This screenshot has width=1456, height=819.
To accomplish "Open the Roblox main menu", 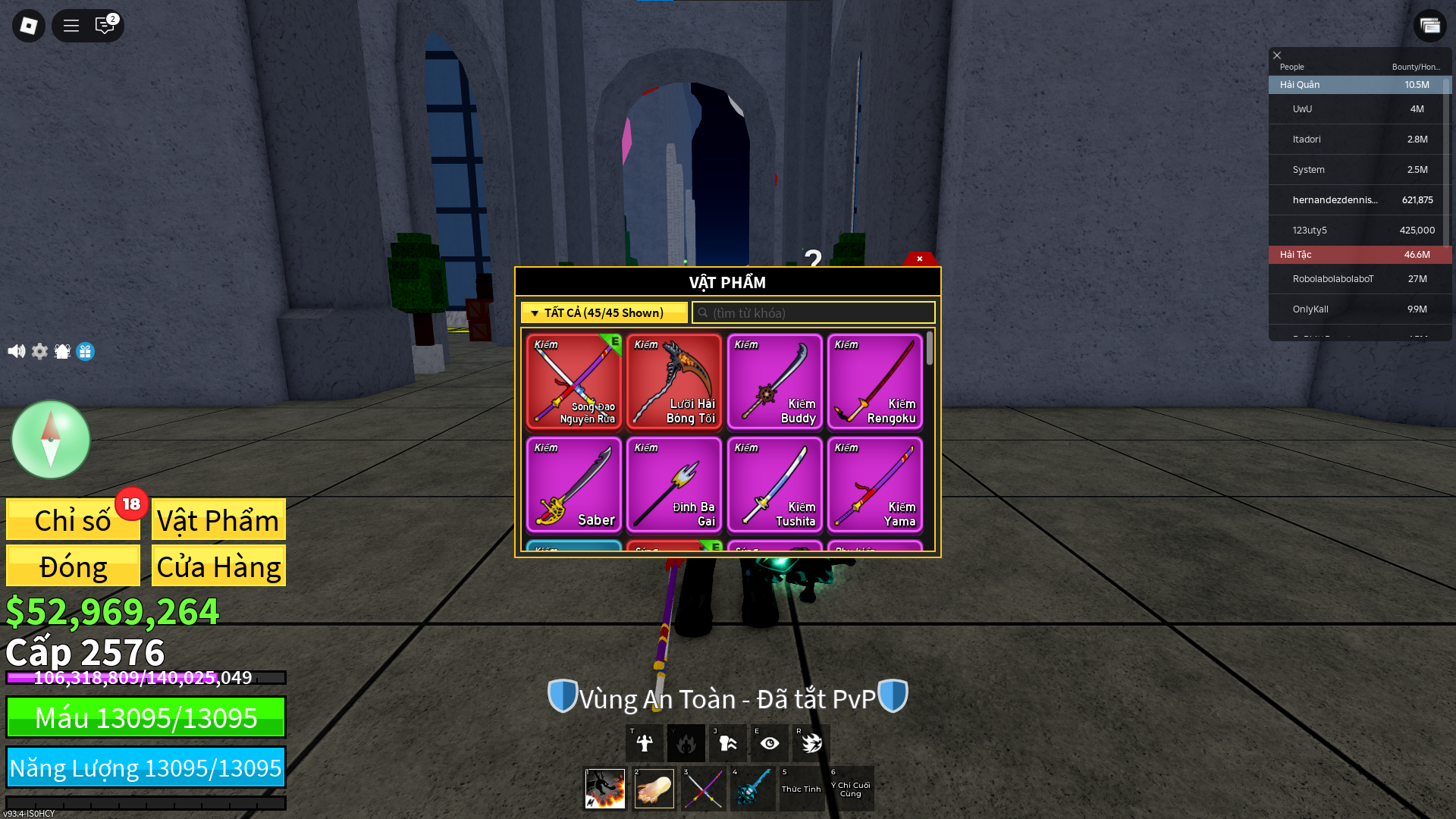I will point(29,26).
